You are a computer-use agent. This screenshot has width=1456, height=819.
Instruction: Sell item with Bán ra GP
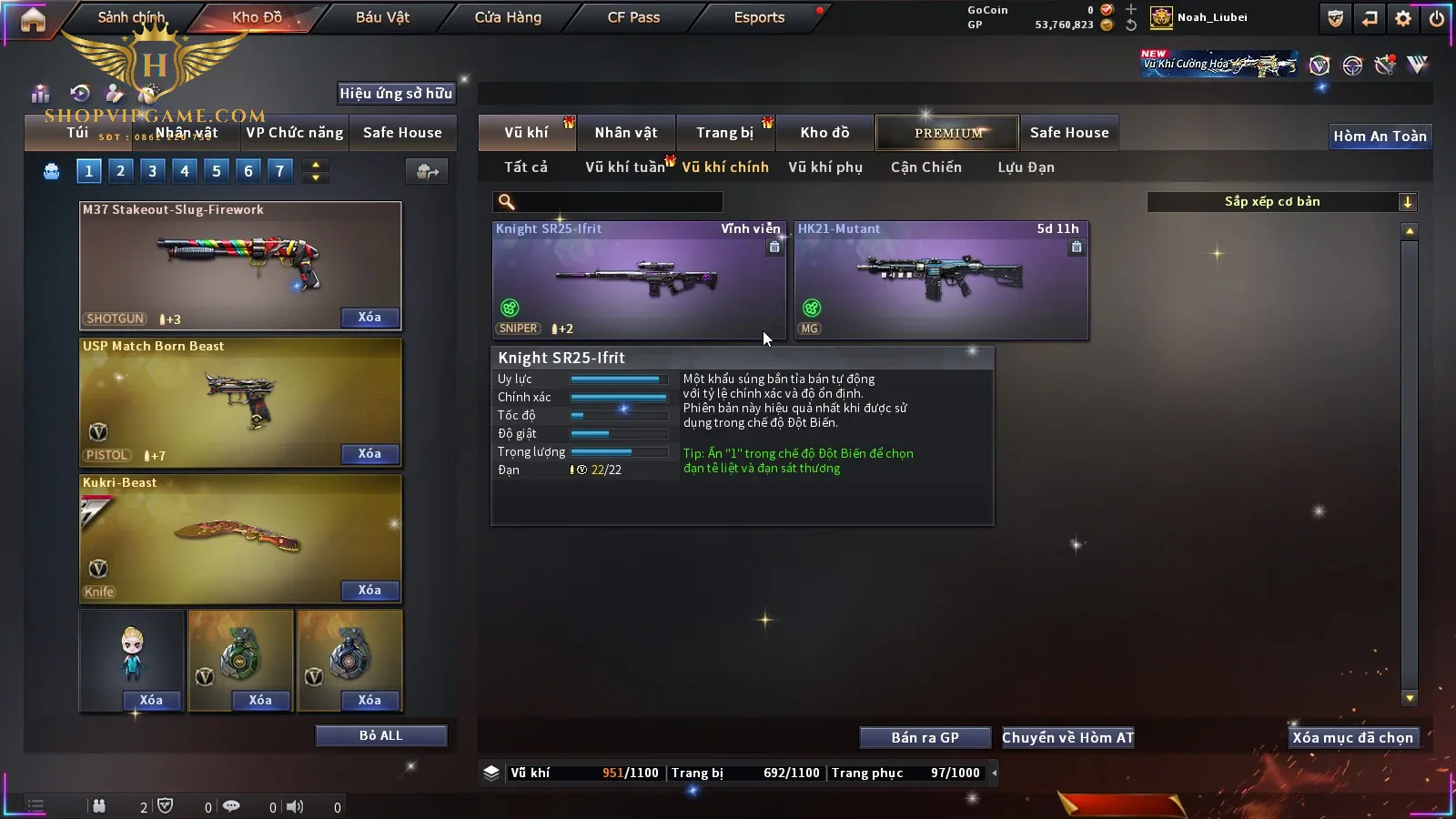coord(925,738)
